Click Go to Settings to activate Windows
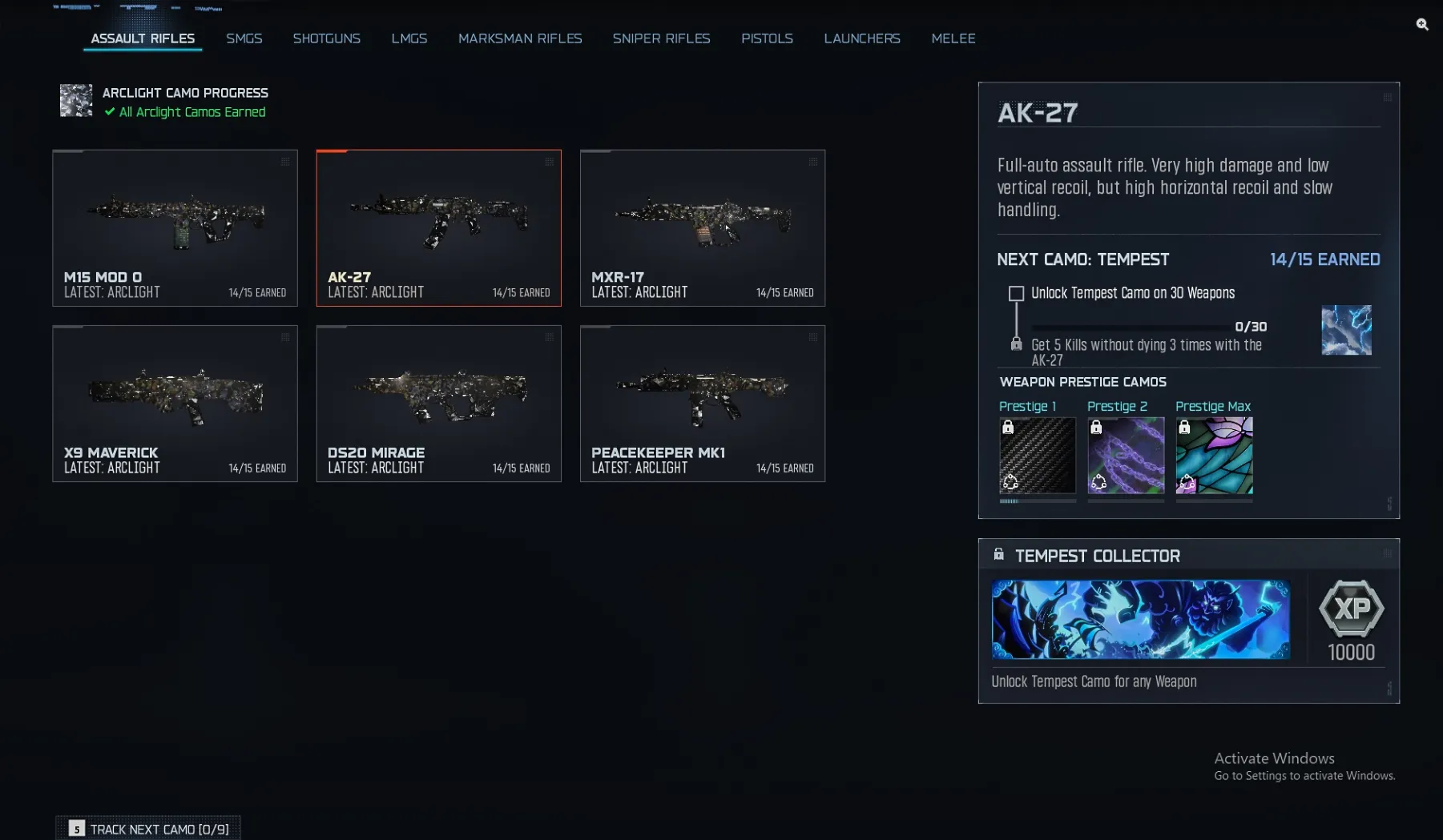The image size is (1443, 840). click(1303, 776)
